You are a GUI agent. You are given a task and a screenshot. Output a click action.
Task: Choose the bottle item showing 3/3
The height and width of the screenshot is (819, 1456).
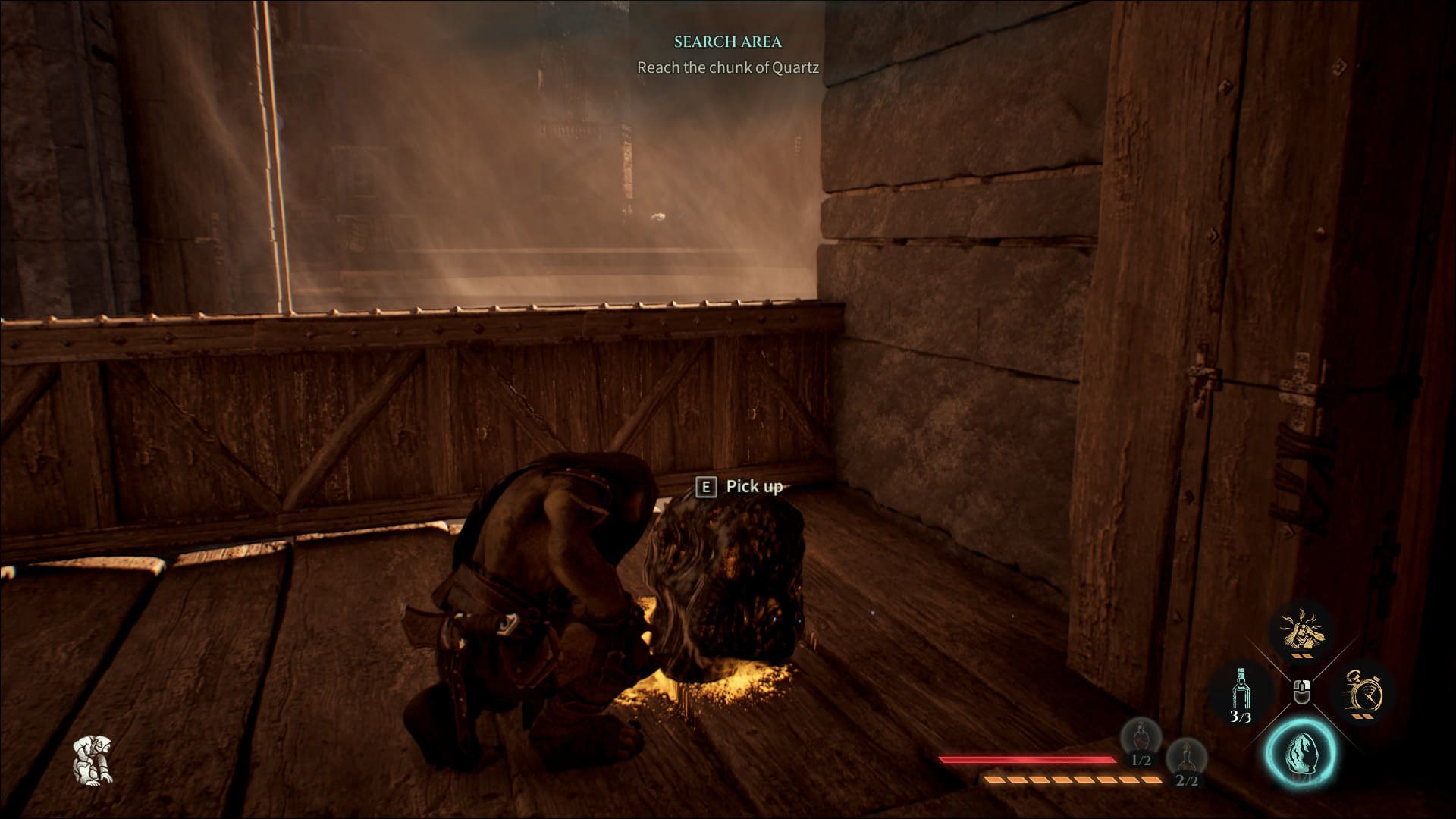point(1241,692)
